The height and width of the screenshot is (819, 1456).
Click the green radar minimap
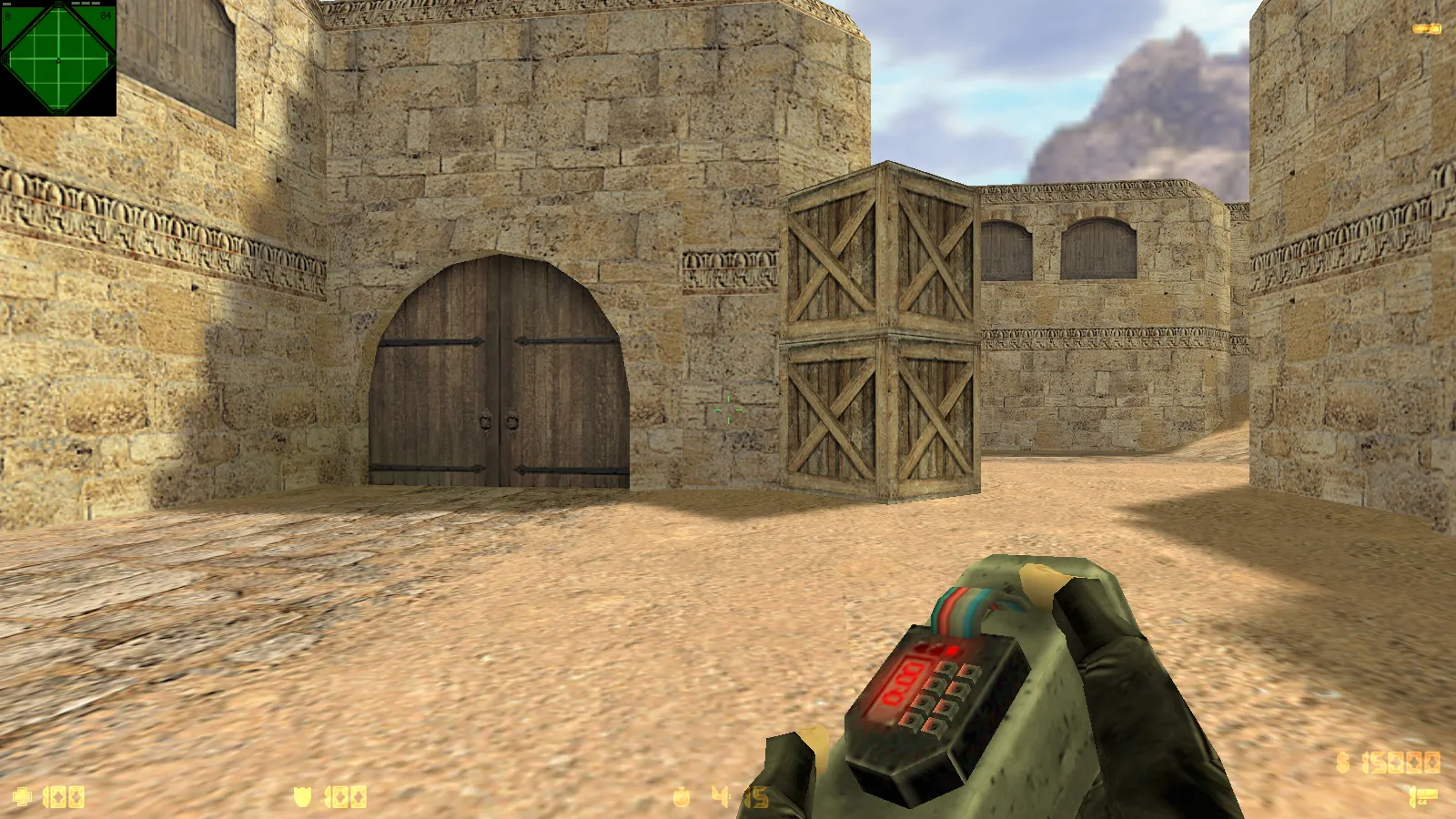tap(58, 59)
